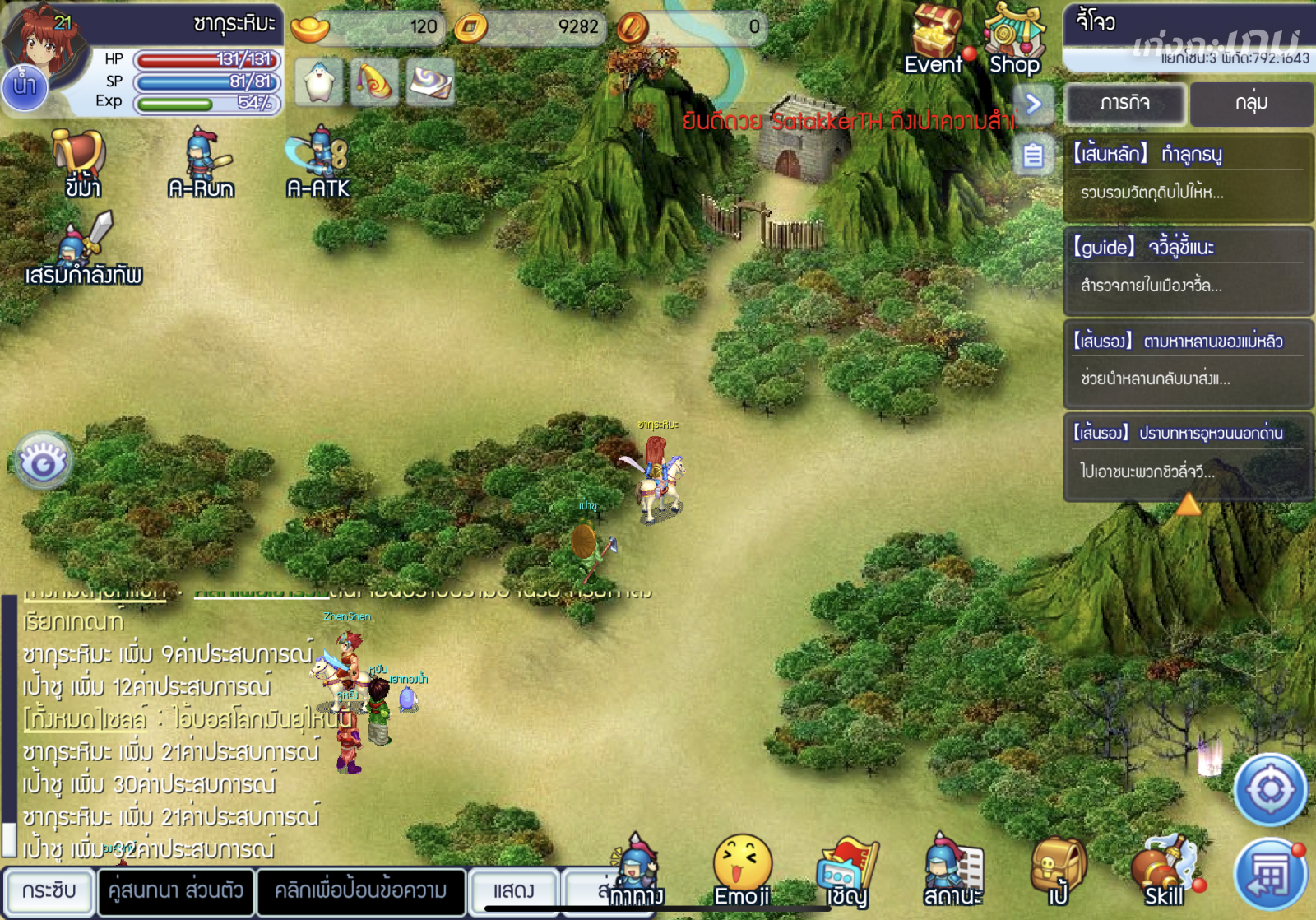Switch to the ภารกิจ quest tab

[1124, 104]
